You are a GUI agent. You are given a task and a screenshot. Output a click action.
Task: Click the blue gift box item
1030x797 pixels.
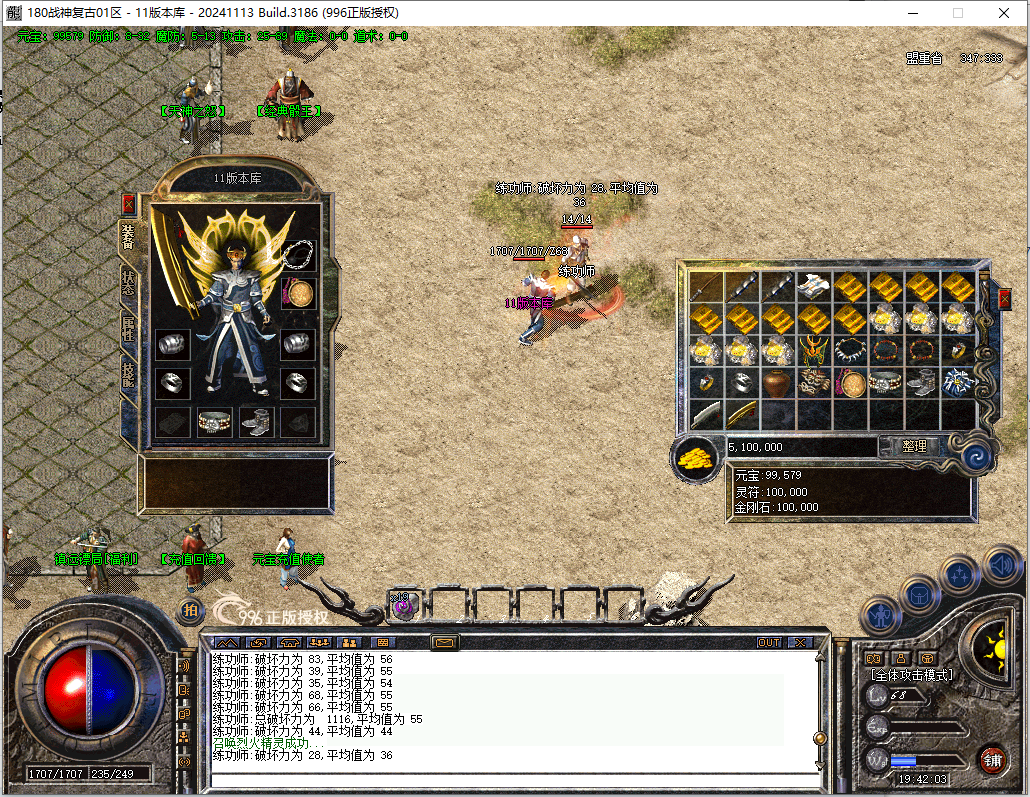point(957,382)
